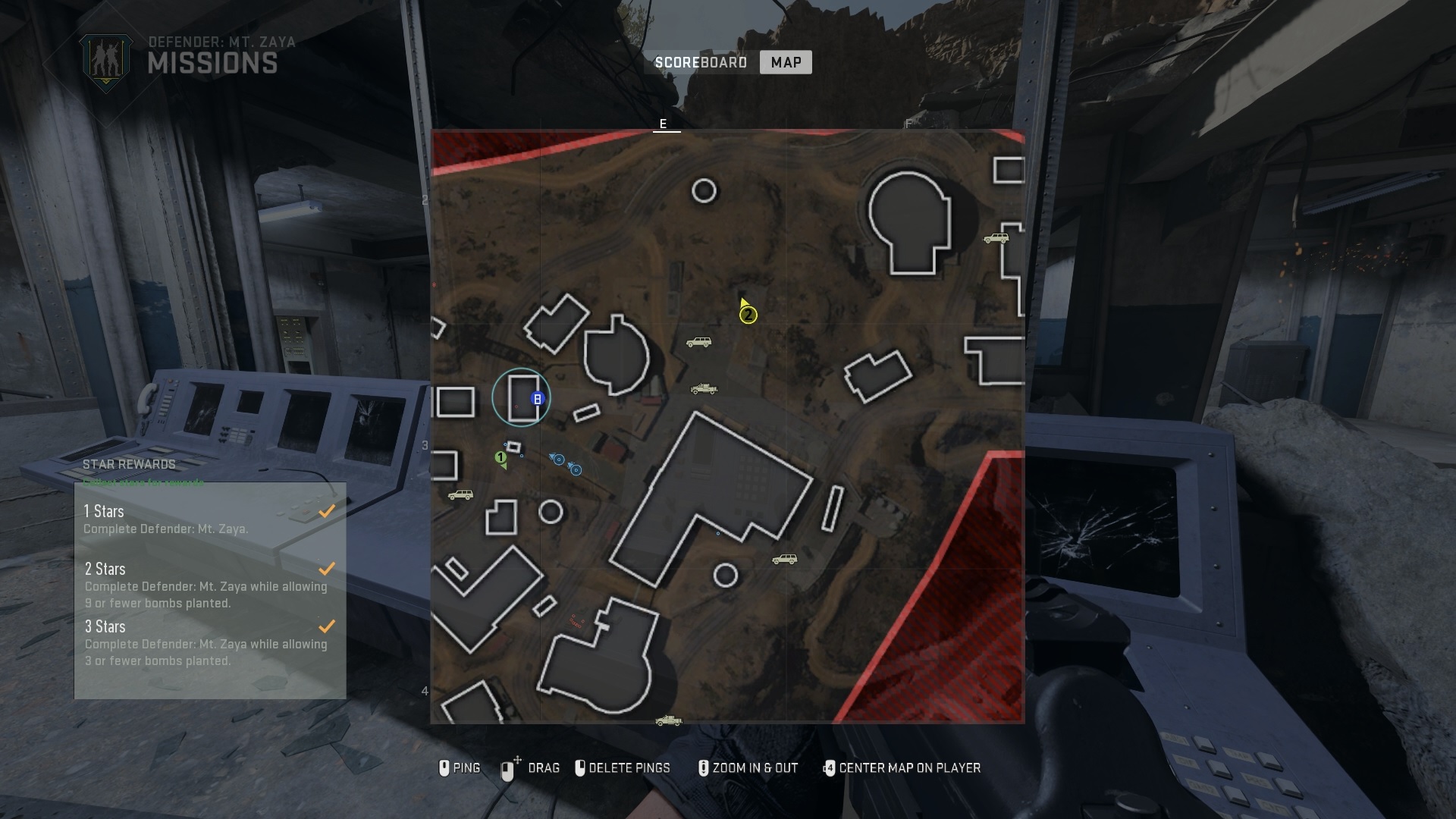This screenshot has width=1456, height=819.
Task: Click the mouse icon next to PING
Action: tap(445, 767)
